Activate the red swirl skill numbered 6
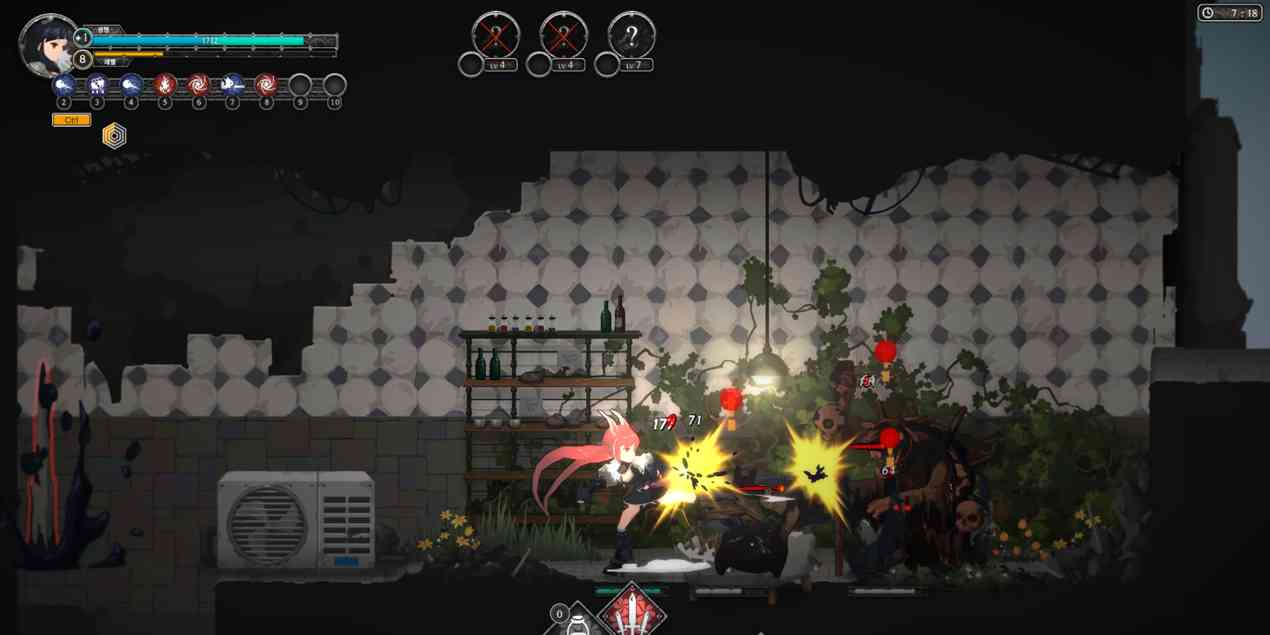This screenshot has height=635, width=1270. (x=199, y=85)
